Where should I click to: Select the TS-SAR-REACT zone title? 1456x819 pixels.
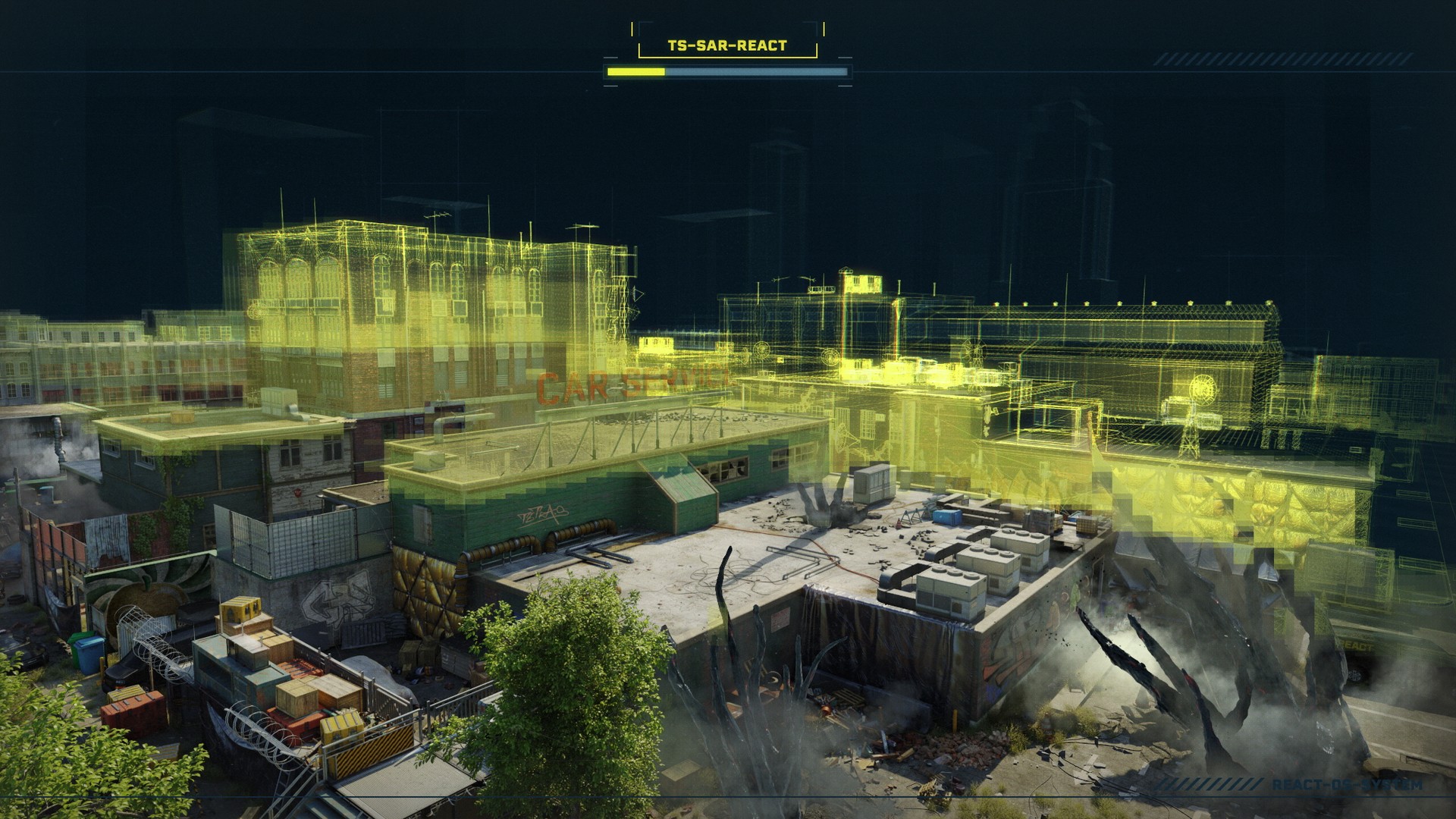[x=728, y=45]
